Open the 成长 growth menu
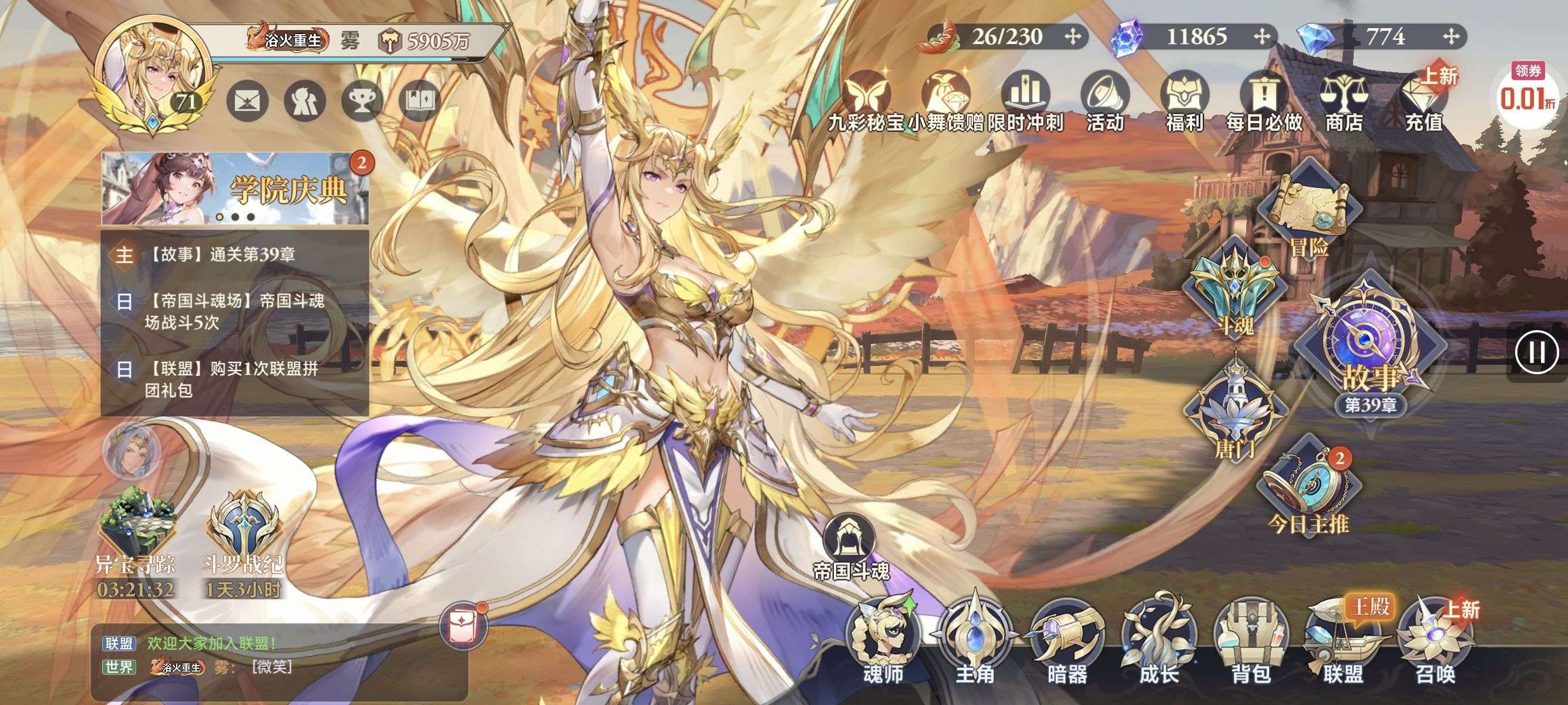 point(1159,639)
